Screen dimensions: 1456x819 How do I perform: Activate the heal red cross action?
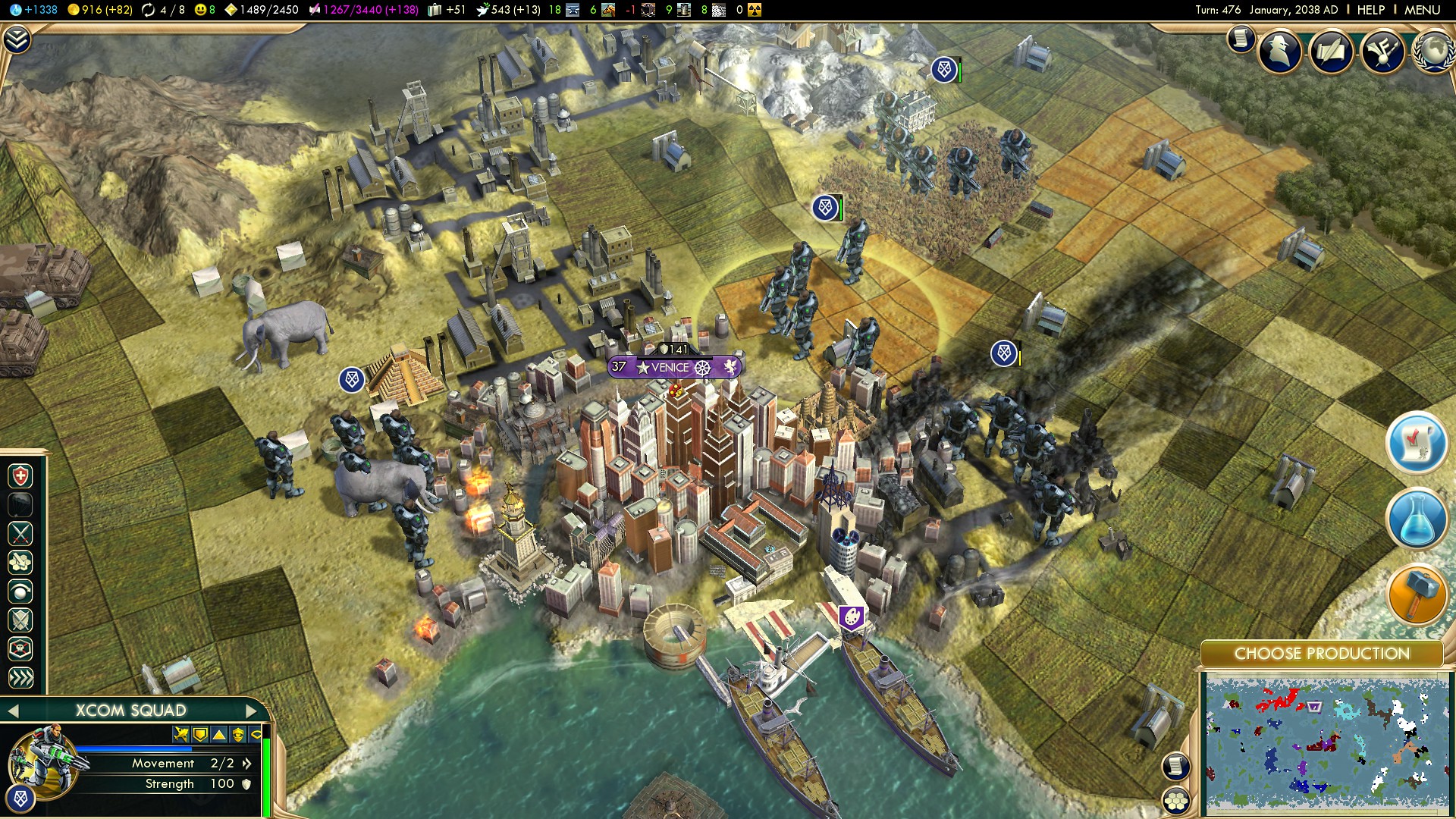click(x=20, y=476)
